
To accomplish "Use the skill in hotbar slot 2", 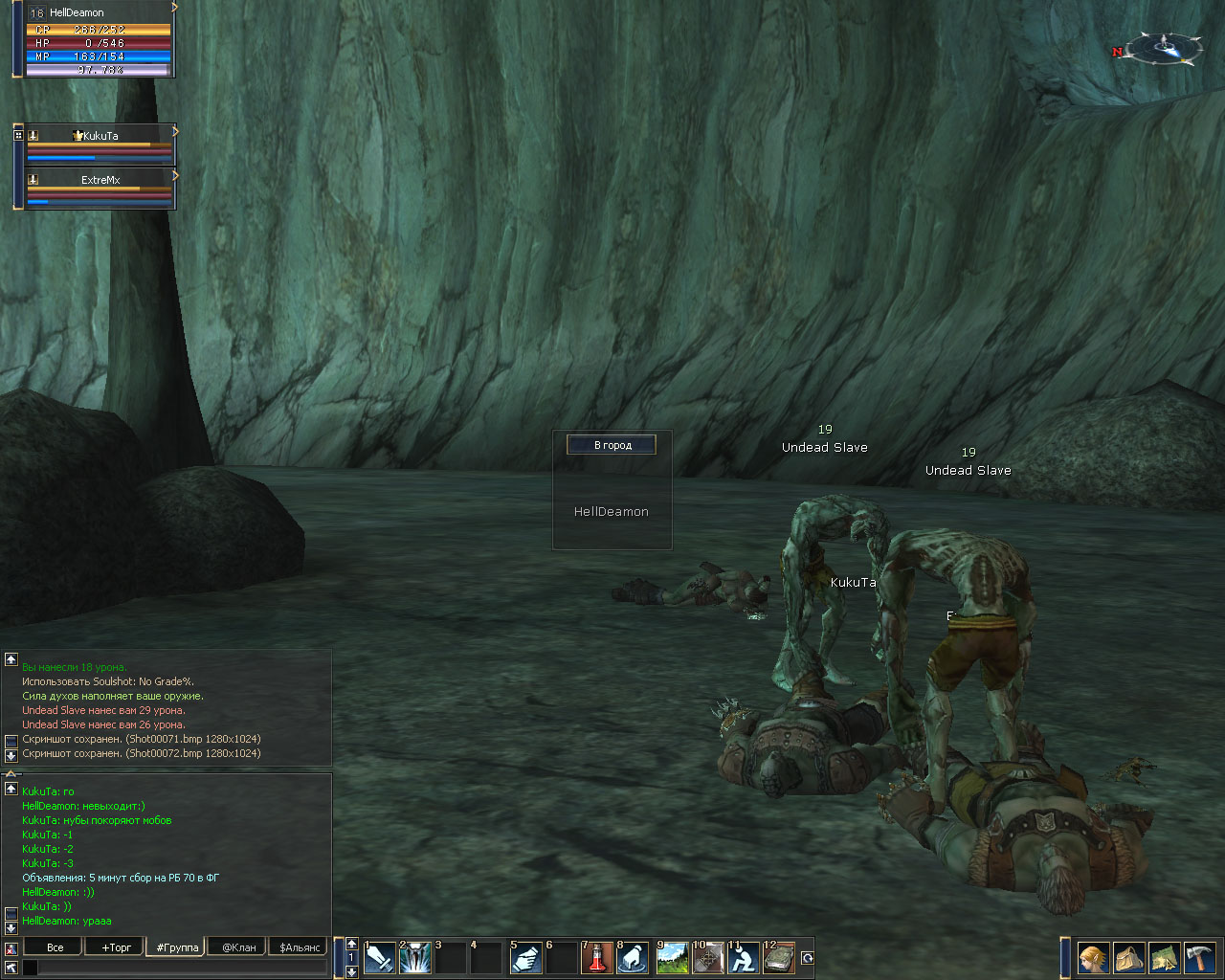I will click(x=415, y=957).
